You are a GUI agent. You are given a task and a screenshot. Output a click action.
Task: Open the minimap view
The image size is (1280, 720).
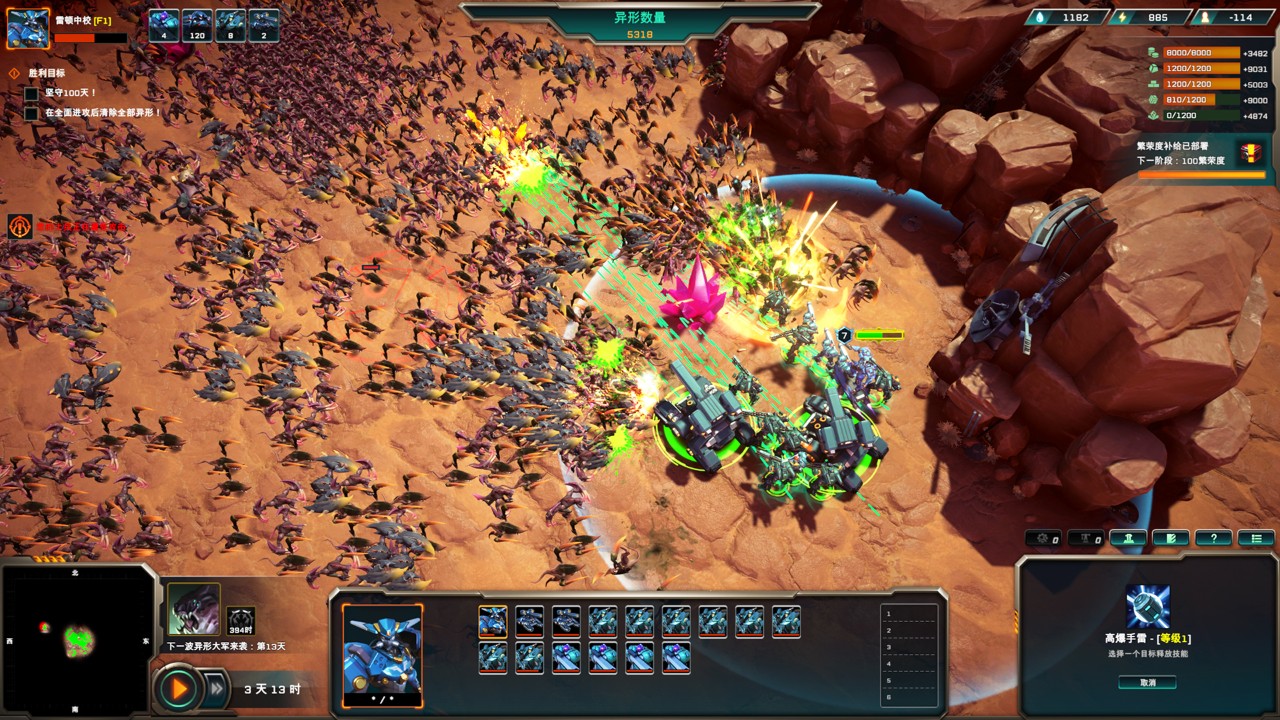coord(78,640)
